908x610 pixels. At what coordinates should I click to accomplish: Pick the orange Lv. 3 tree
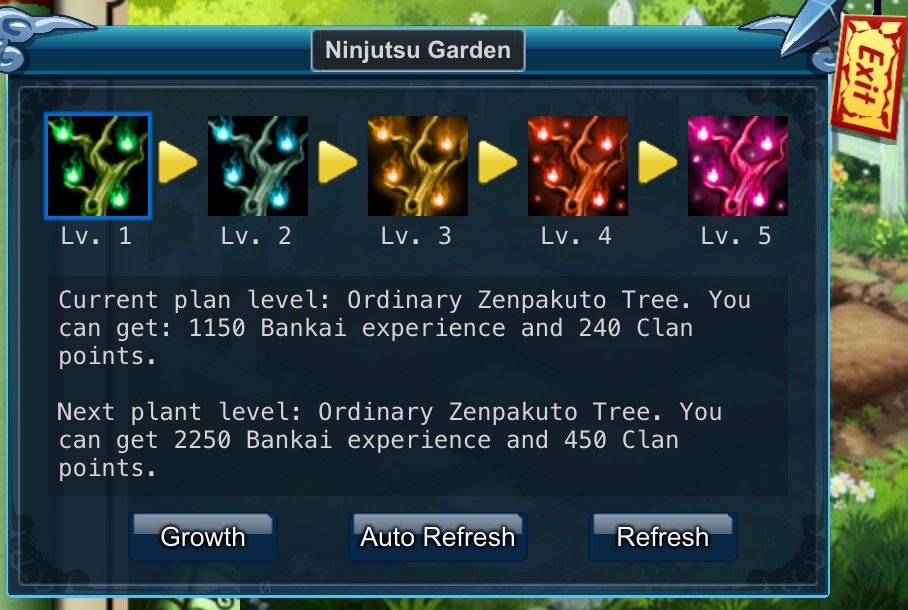tap(418, 166)
